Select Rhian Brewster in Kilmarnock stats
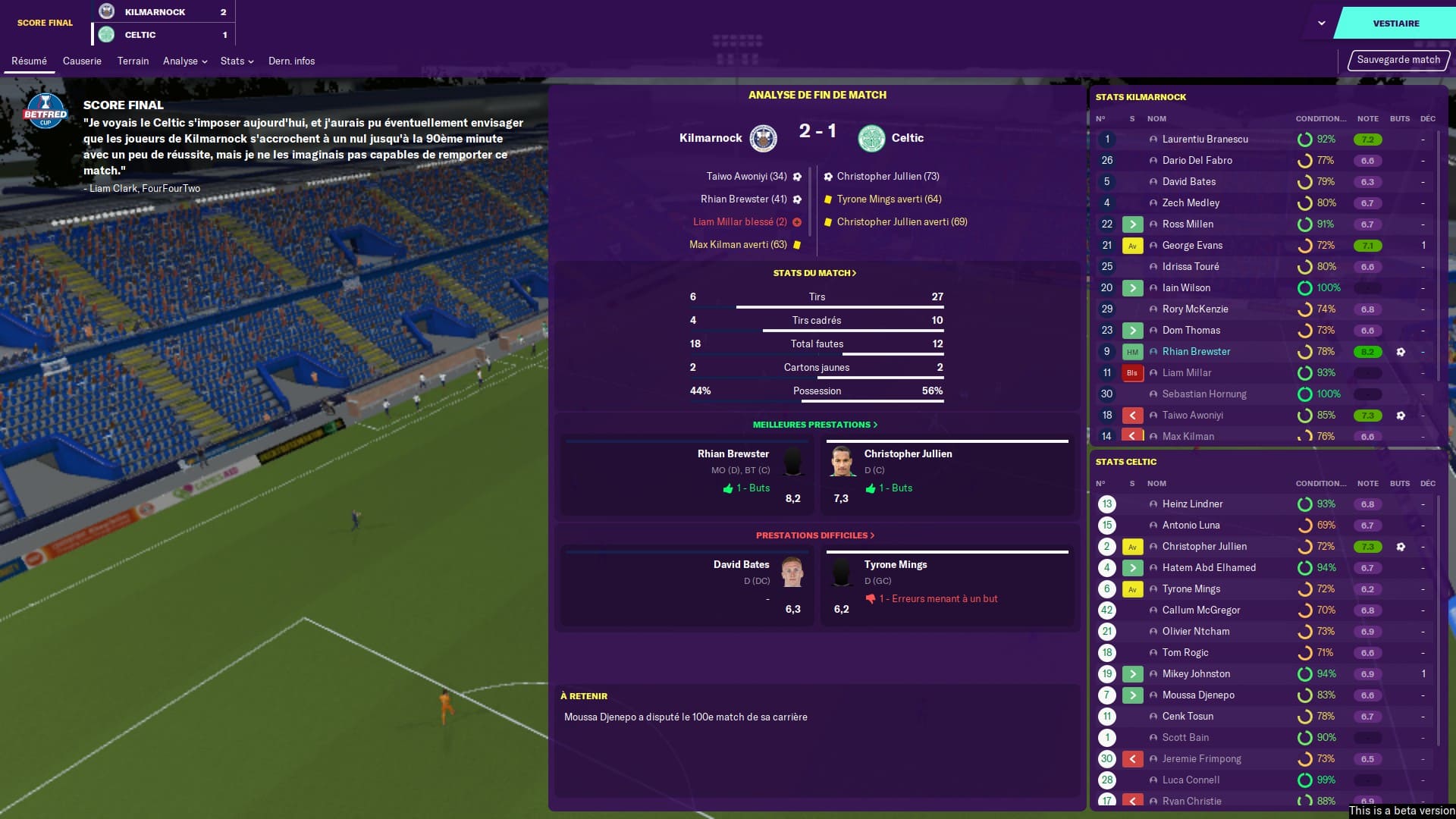This screenshot has width=1456, height=819. coord(1196,352)
